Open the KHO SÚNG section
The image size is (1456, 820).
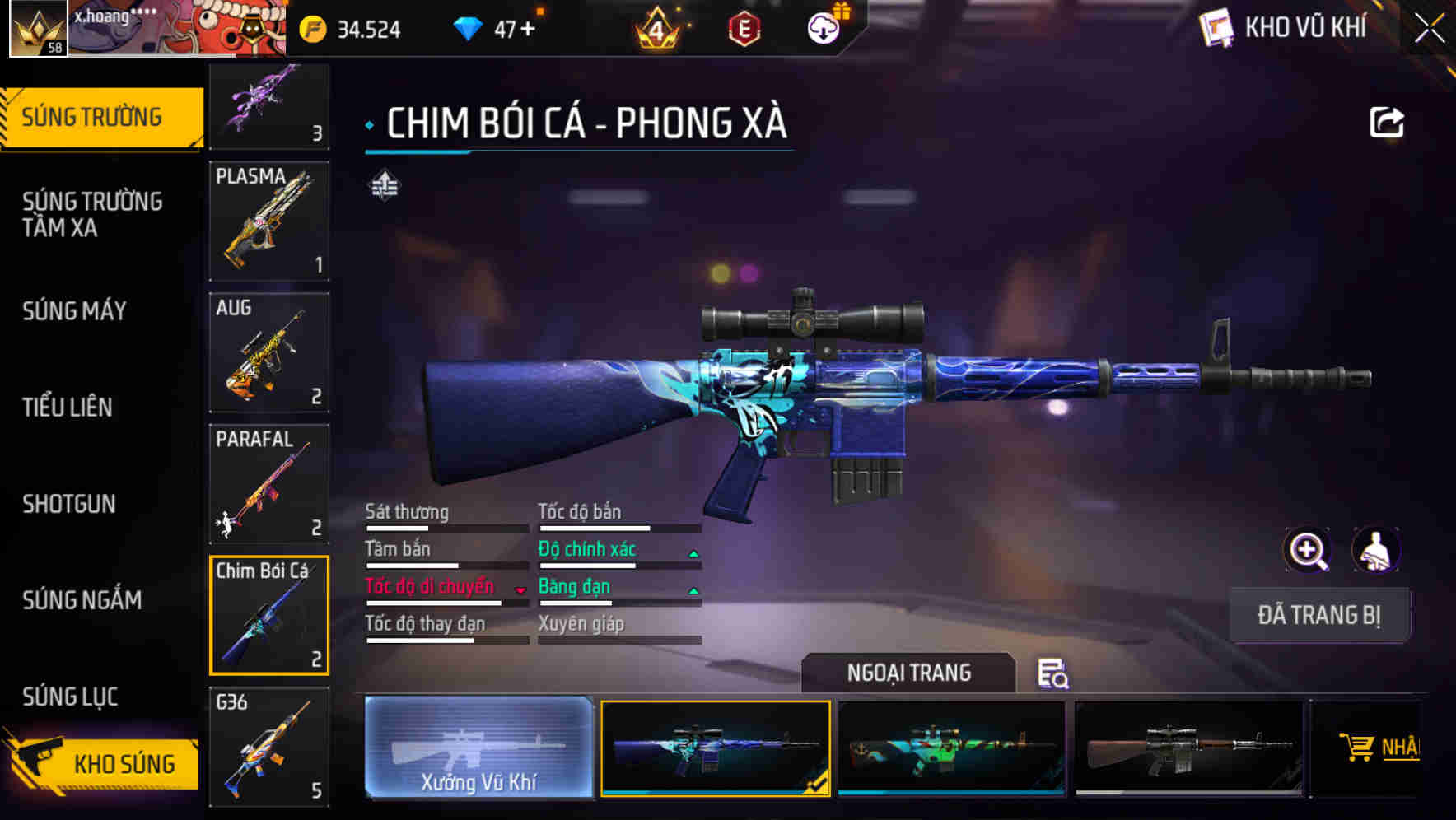122,763
